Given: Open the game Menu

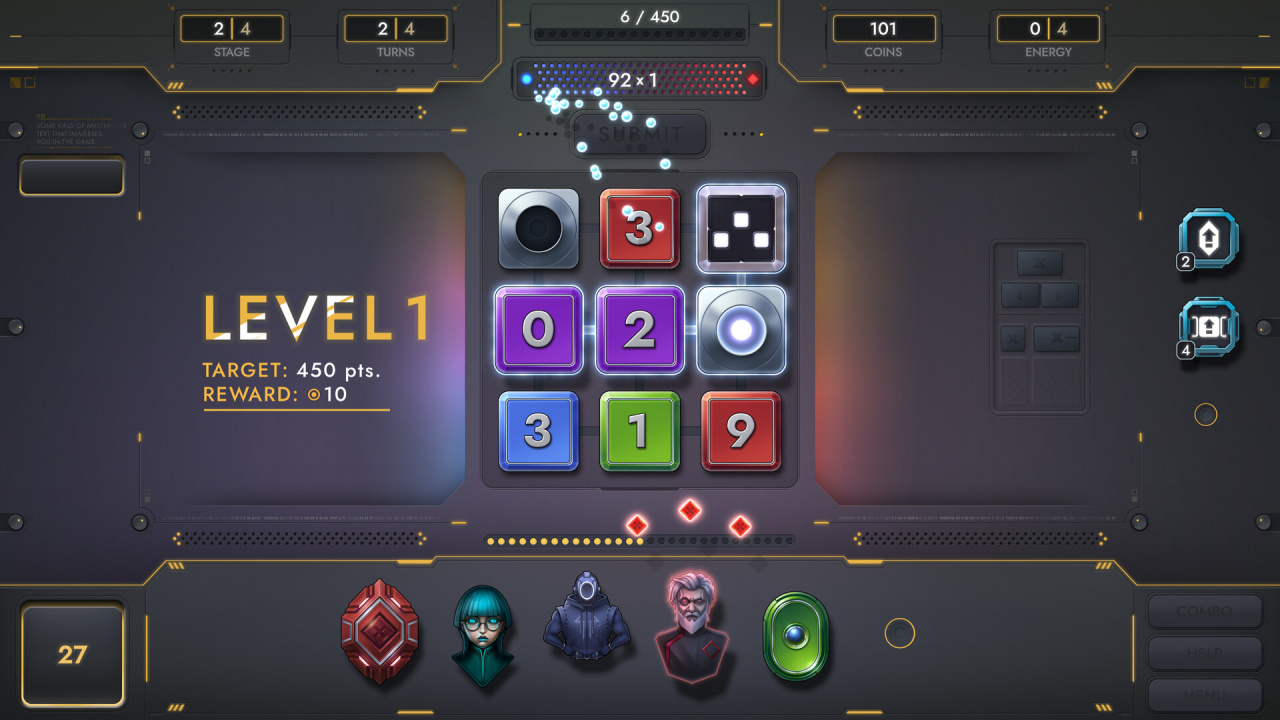Looking at the screenshot, I should [1204, 694].
